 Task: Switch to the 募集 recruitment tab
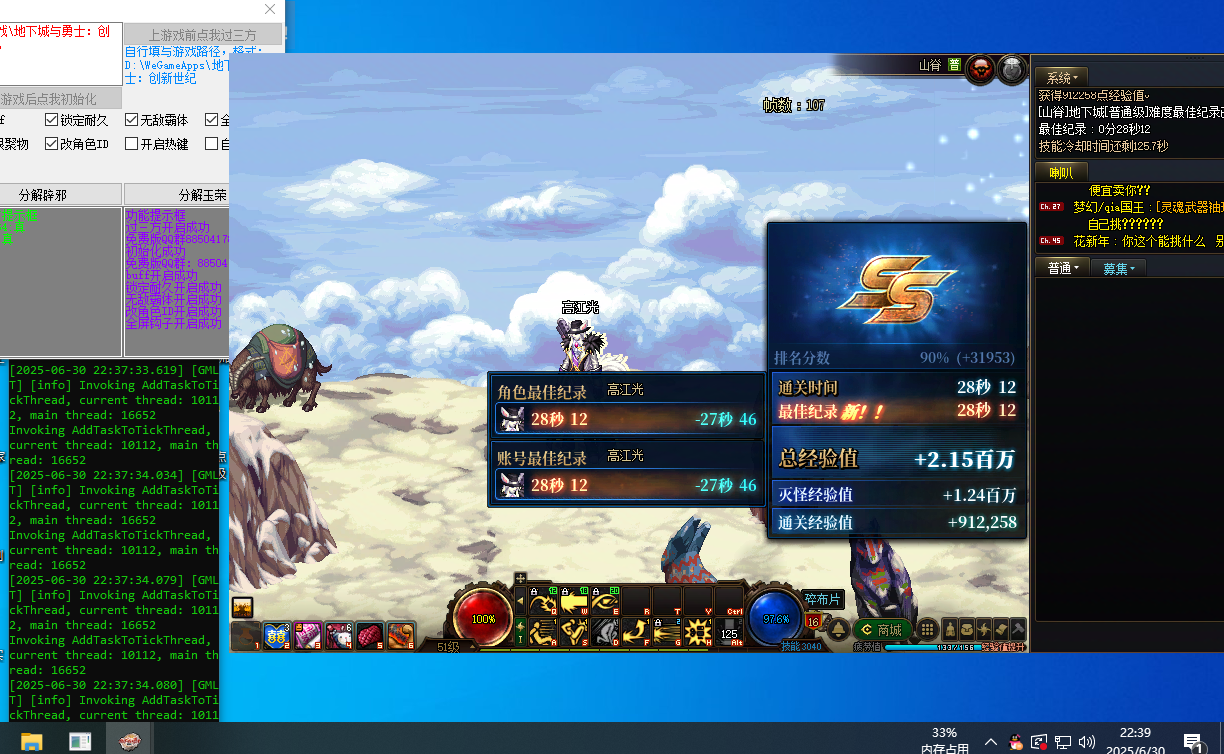(1118, 268)
